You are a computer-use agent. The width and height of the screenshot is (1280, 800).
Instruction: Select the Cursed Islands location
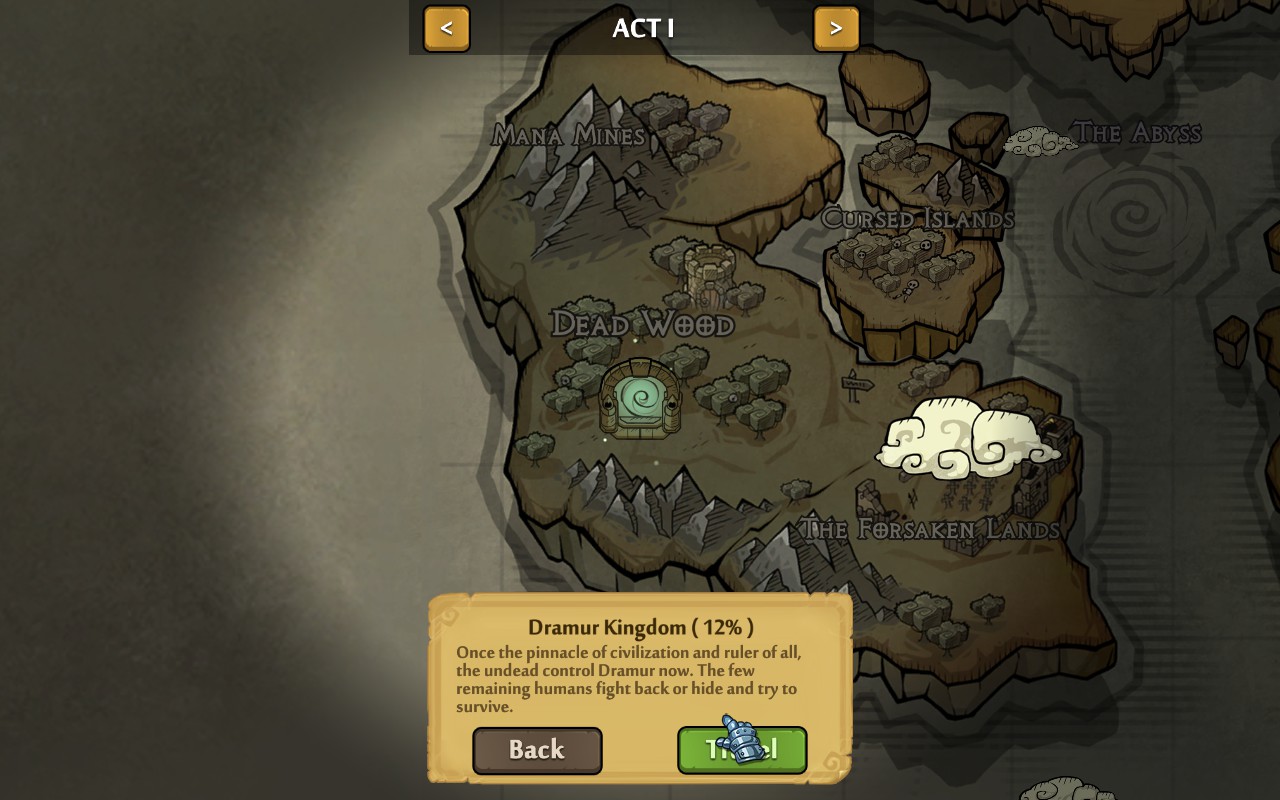pyautogui.click(x=917, y=218)
